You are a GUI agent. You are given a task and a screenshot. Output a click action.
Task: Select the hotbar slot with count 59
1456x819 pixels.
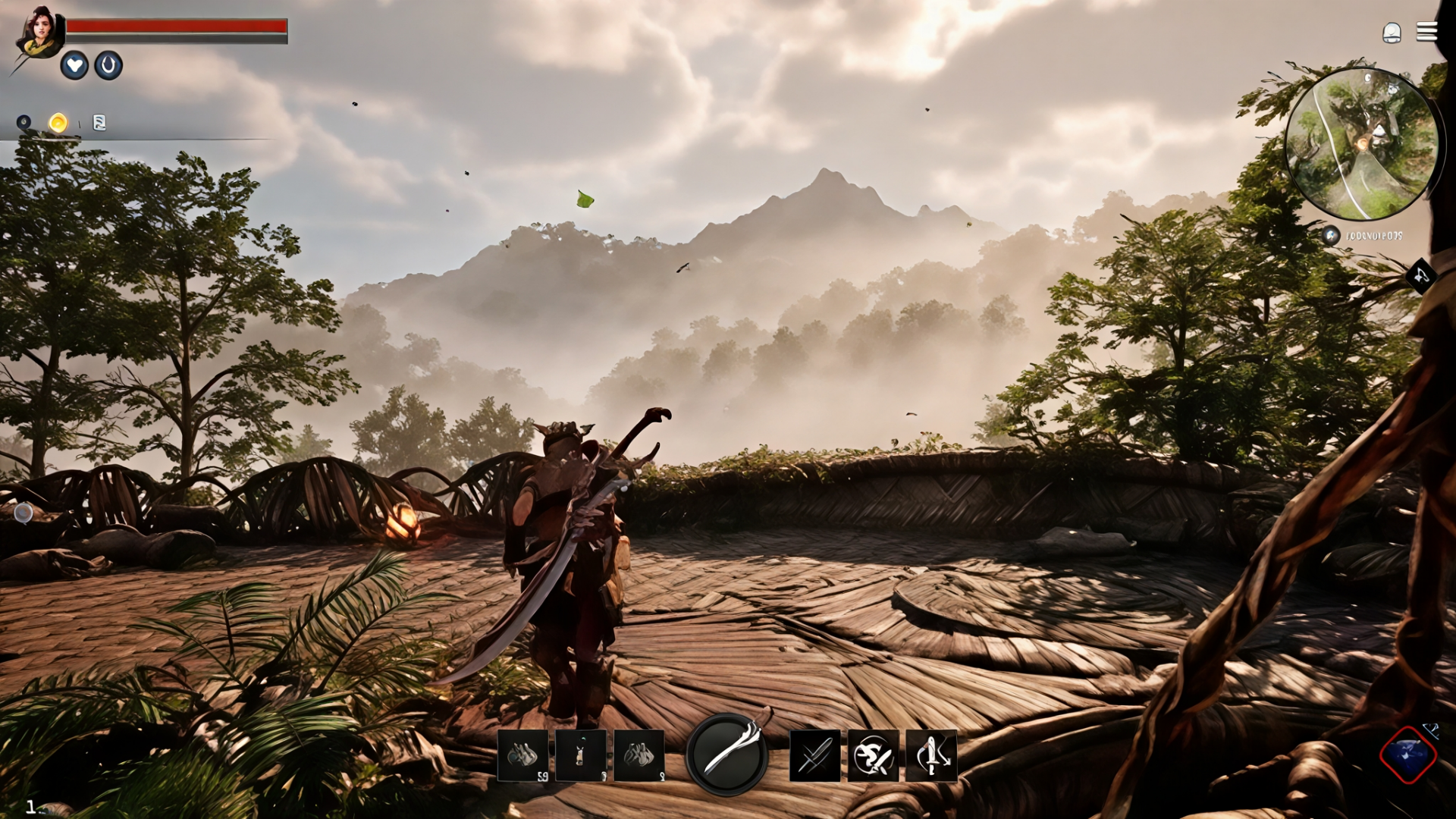[522, 755]
